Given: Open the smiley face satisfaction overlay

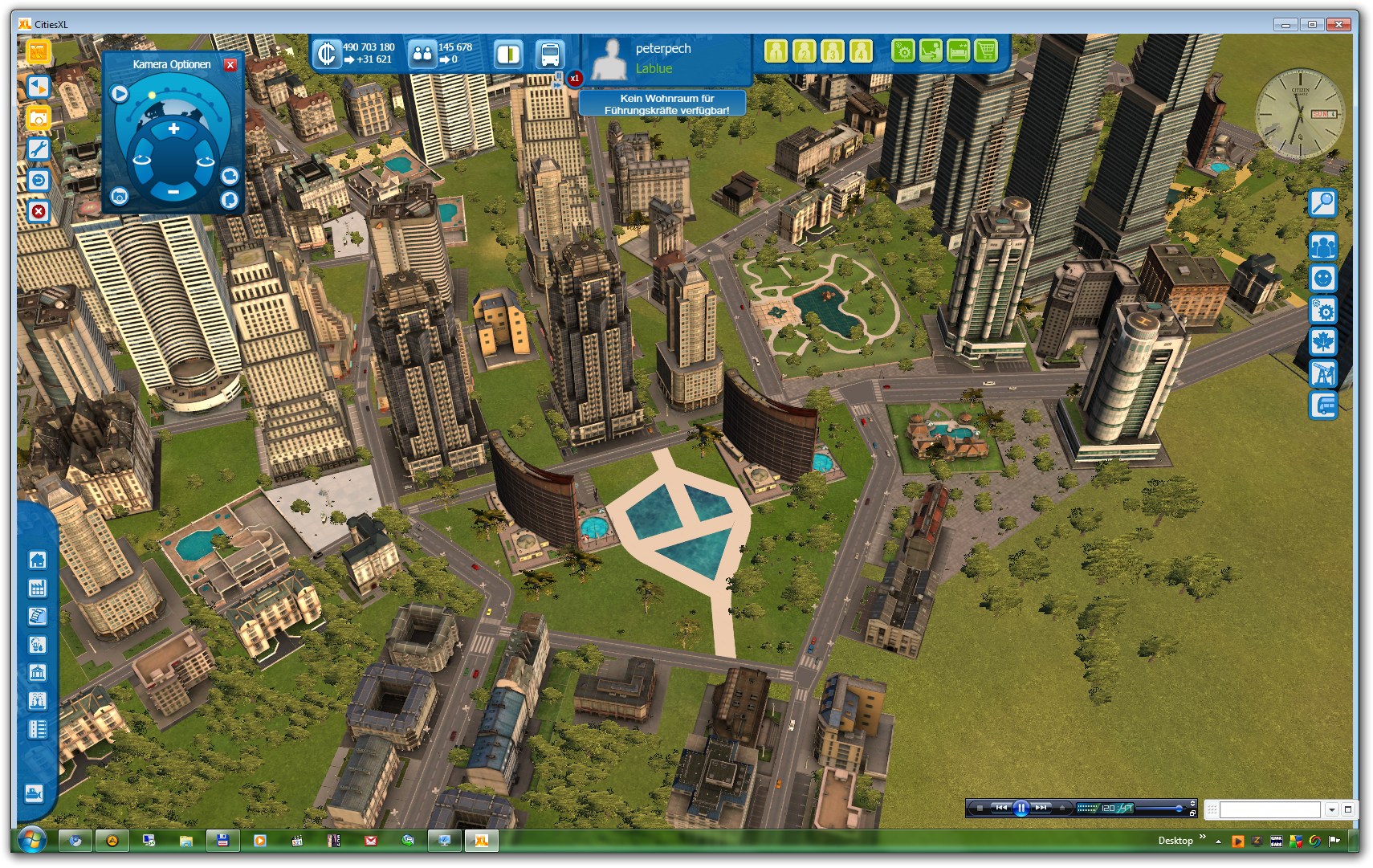Looking at the screenshot, I should coord(1322,279).
